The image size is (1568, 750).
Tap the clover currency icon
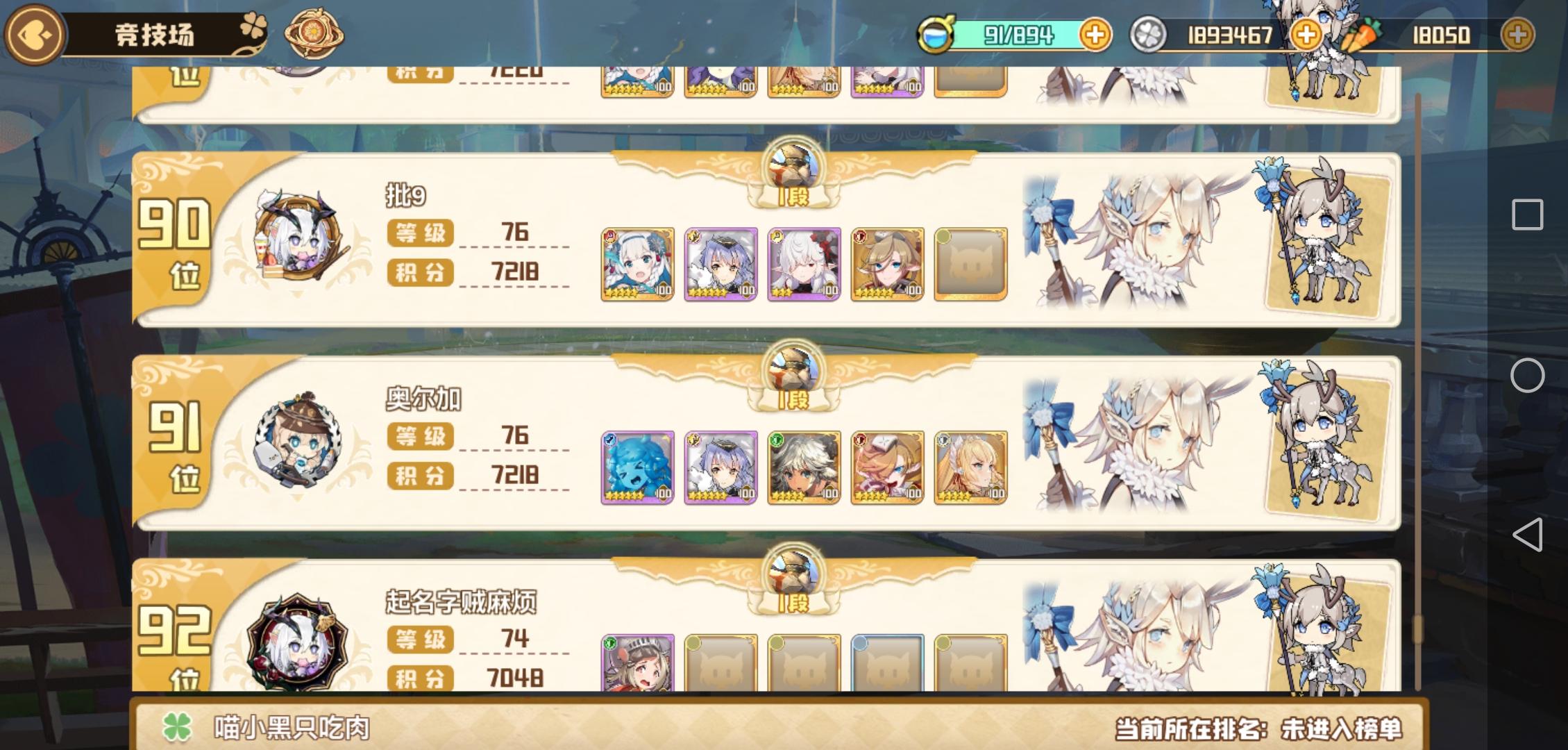pyautogui.click(x=1147, y=33)
